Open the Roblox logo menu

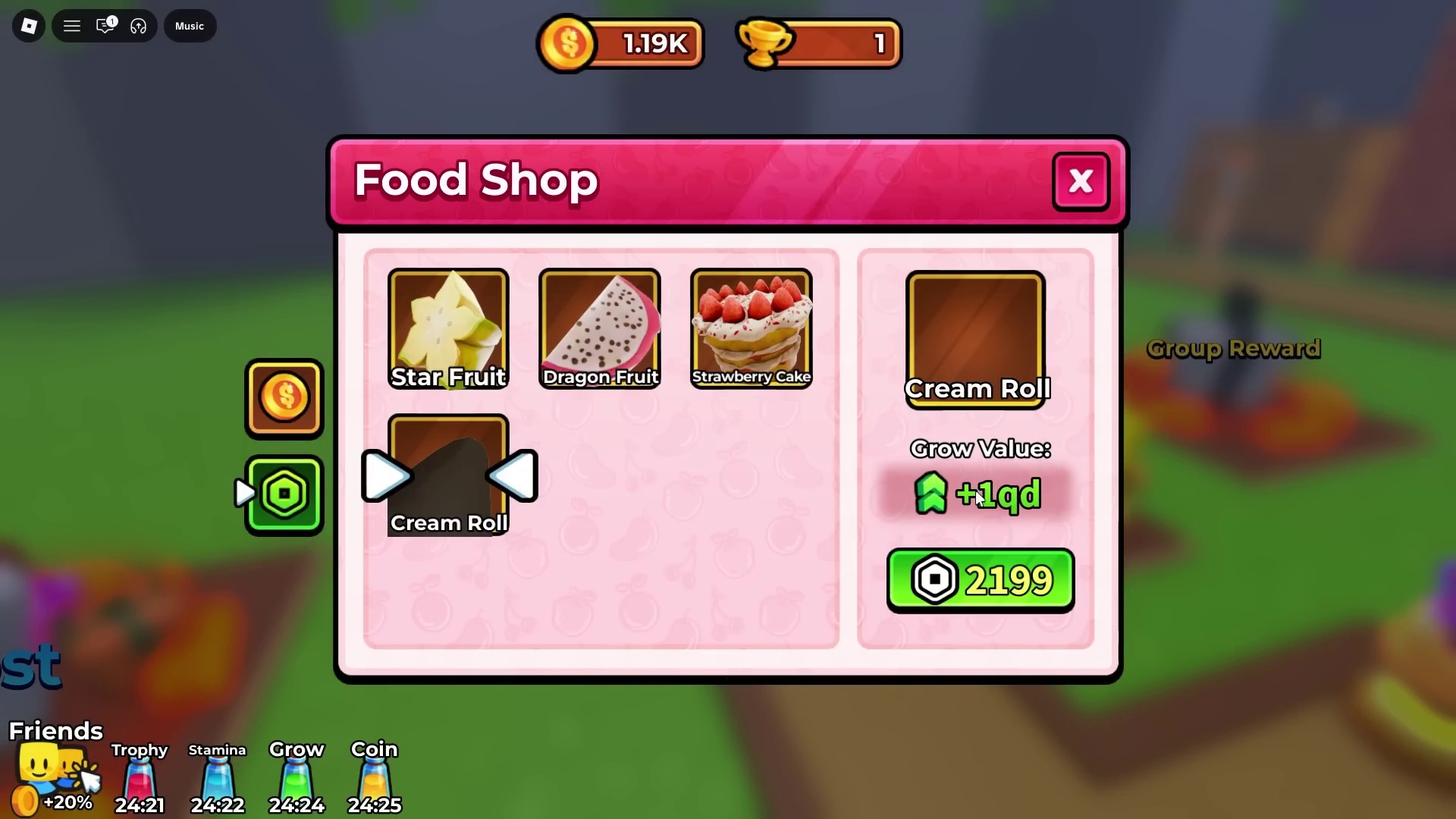point(29,26)
